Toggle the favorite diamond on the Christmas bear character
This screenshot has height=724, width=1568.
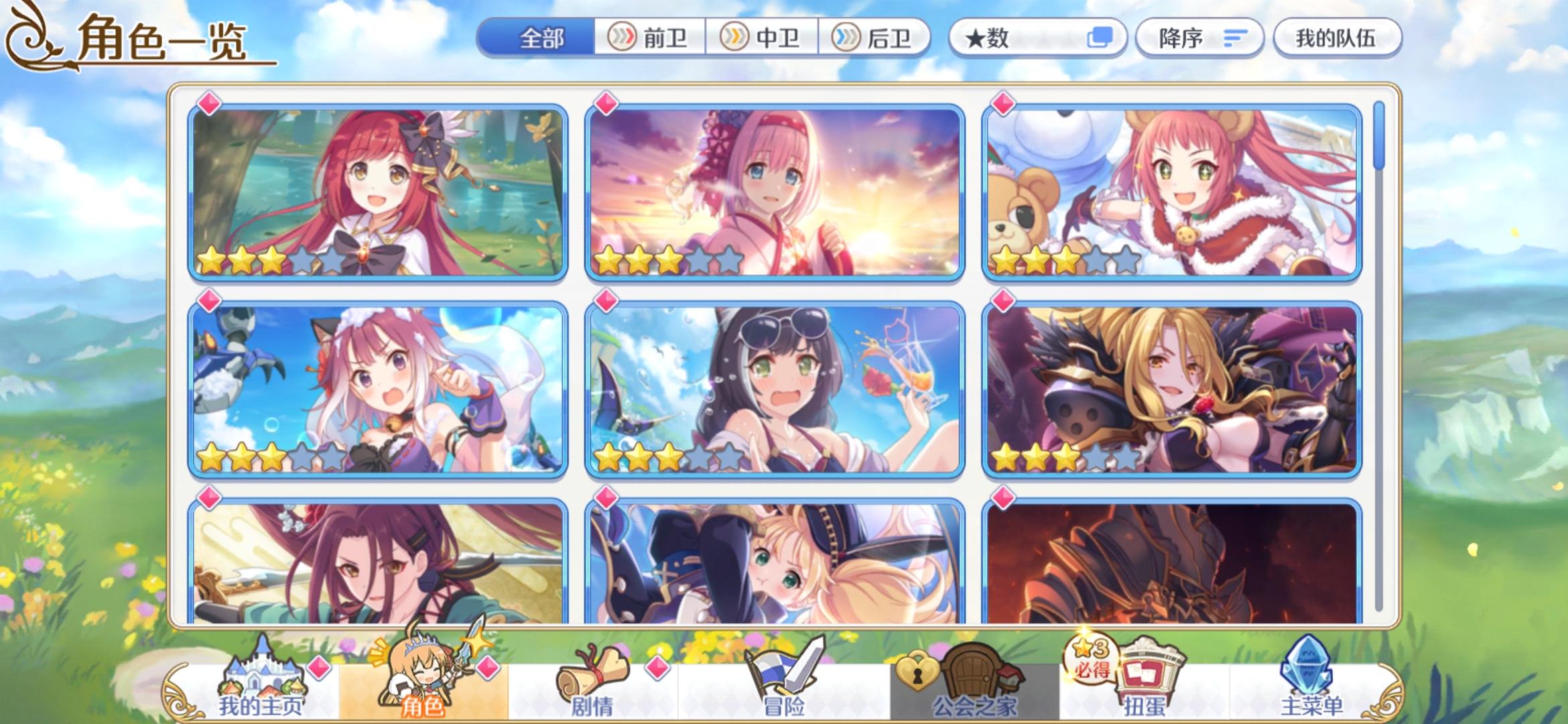[1002, 104]
